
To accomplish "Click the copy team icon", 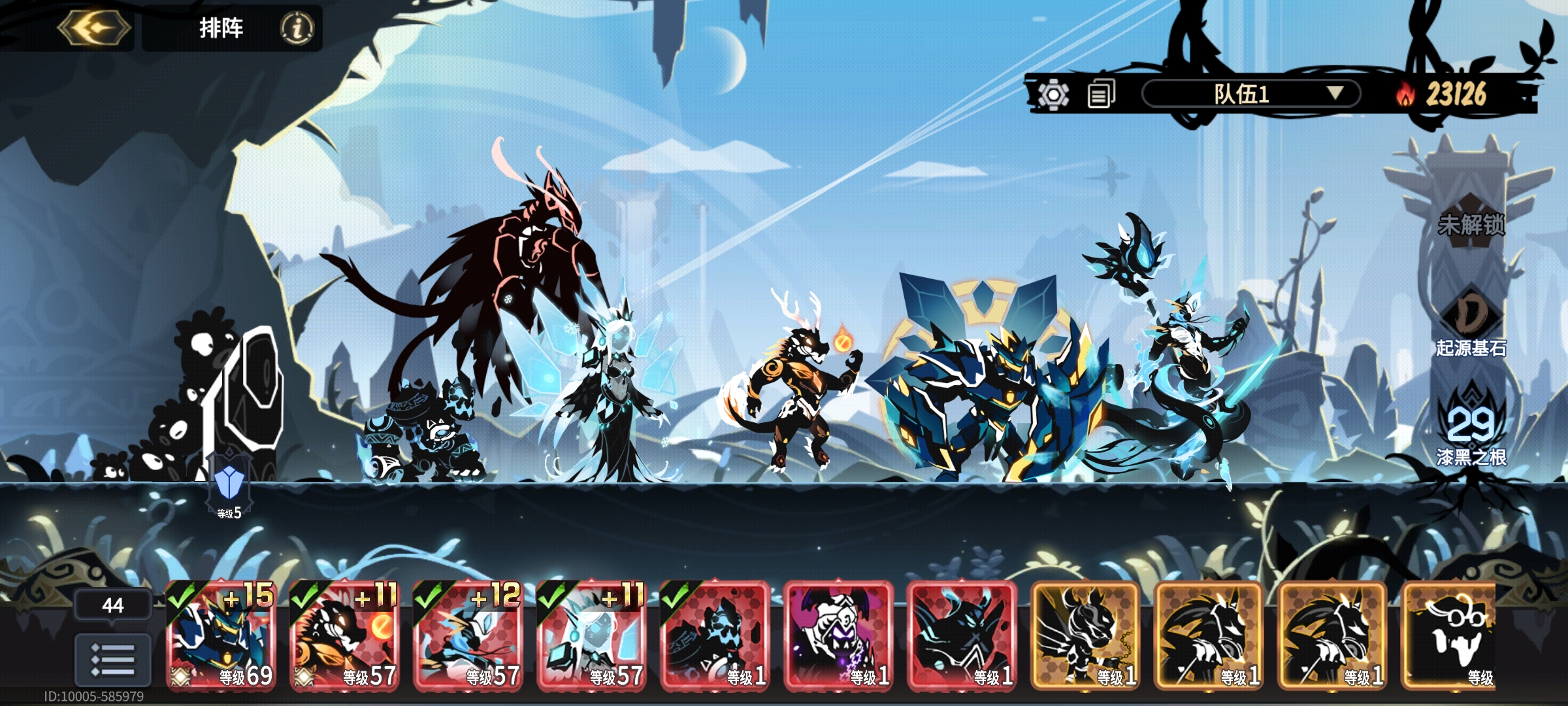I will pyautogui.click(x=1102, y=95).
